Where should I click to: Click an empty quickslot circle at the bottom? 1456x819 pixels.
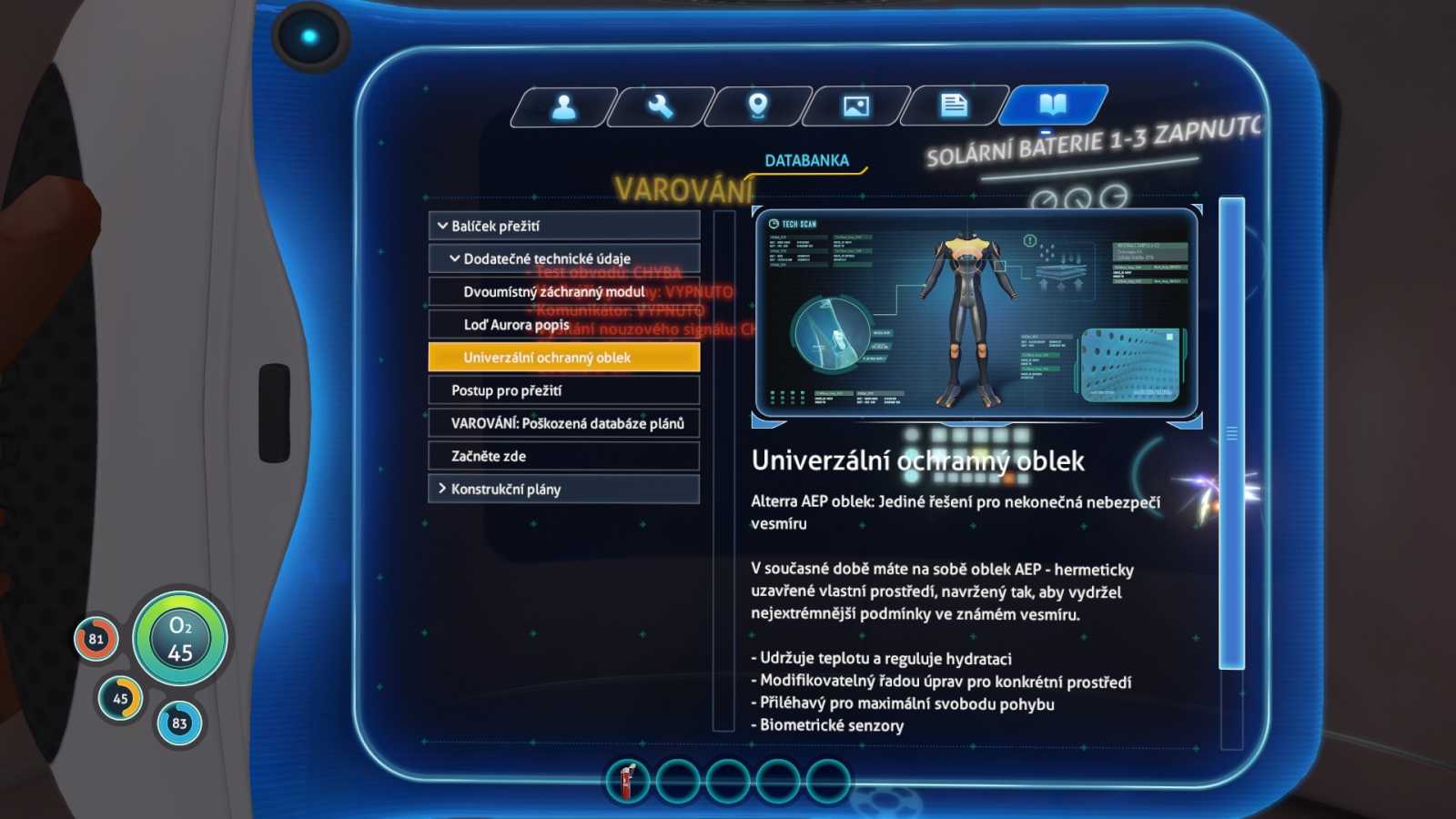point(677,781)
